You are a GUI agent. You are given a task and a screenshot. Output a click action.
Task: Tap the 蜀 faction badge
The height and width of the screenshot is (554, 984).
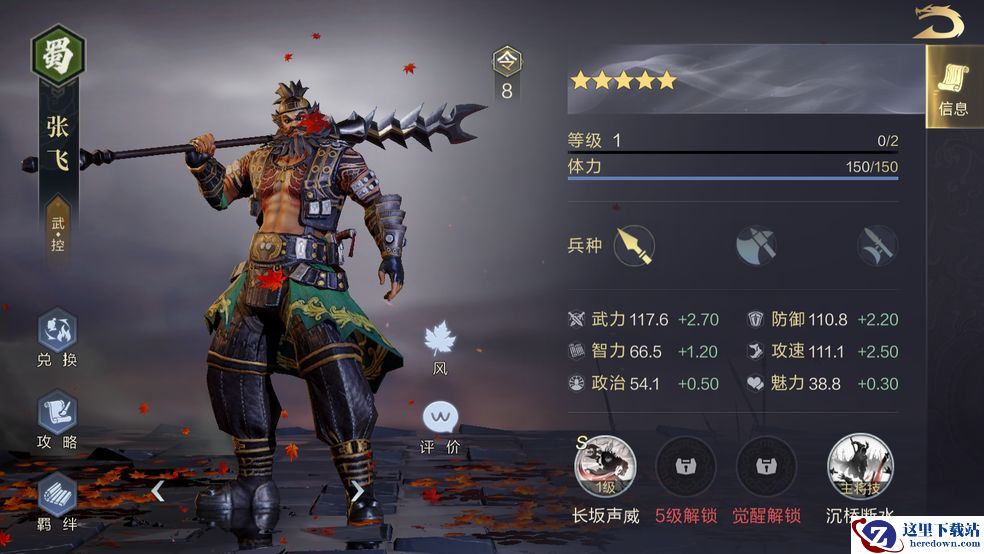pos(58,54)
